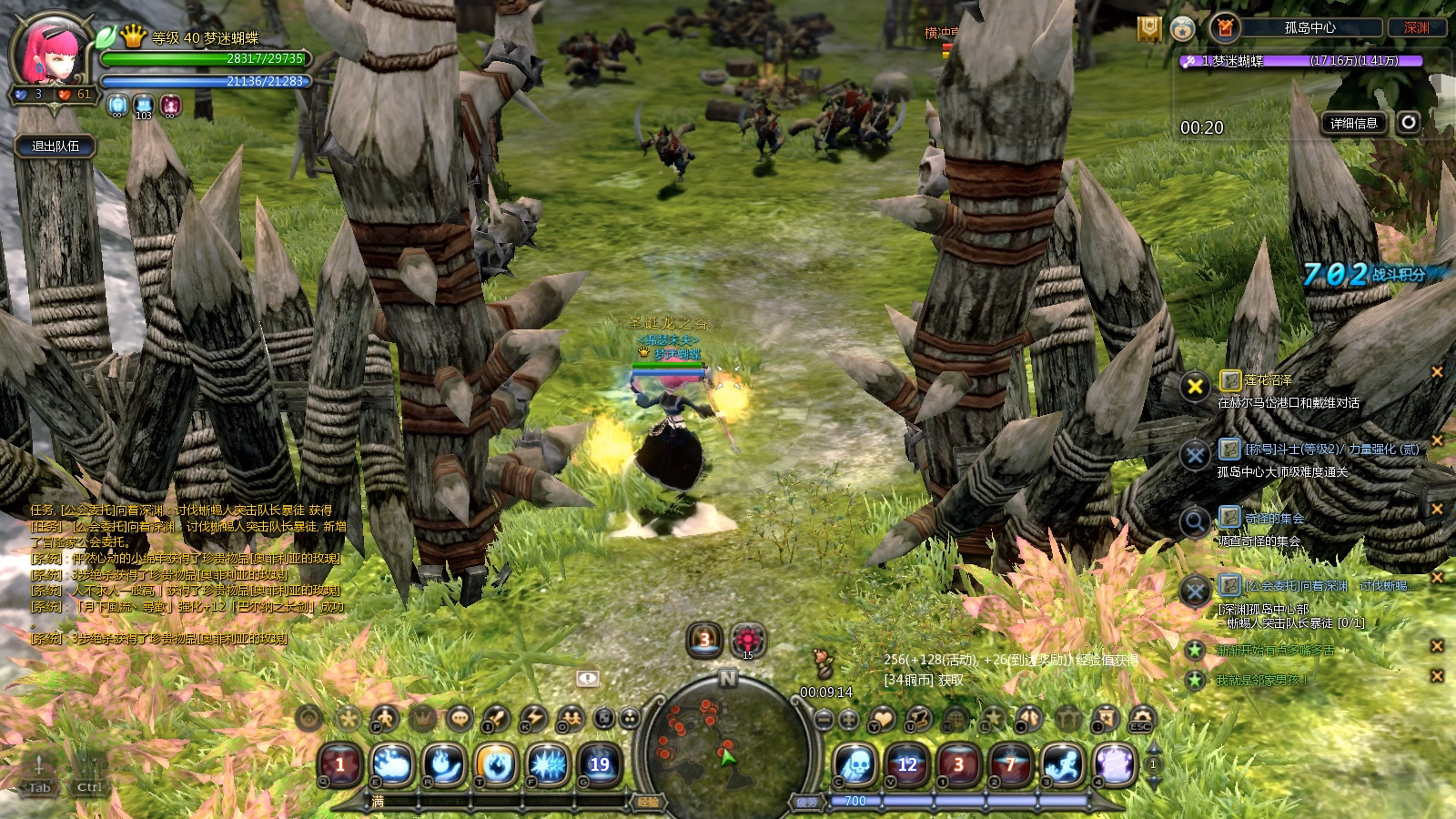Select the 莲花沼泽 quest tracker entry
1456x819 pixels.
[1269, 380]
